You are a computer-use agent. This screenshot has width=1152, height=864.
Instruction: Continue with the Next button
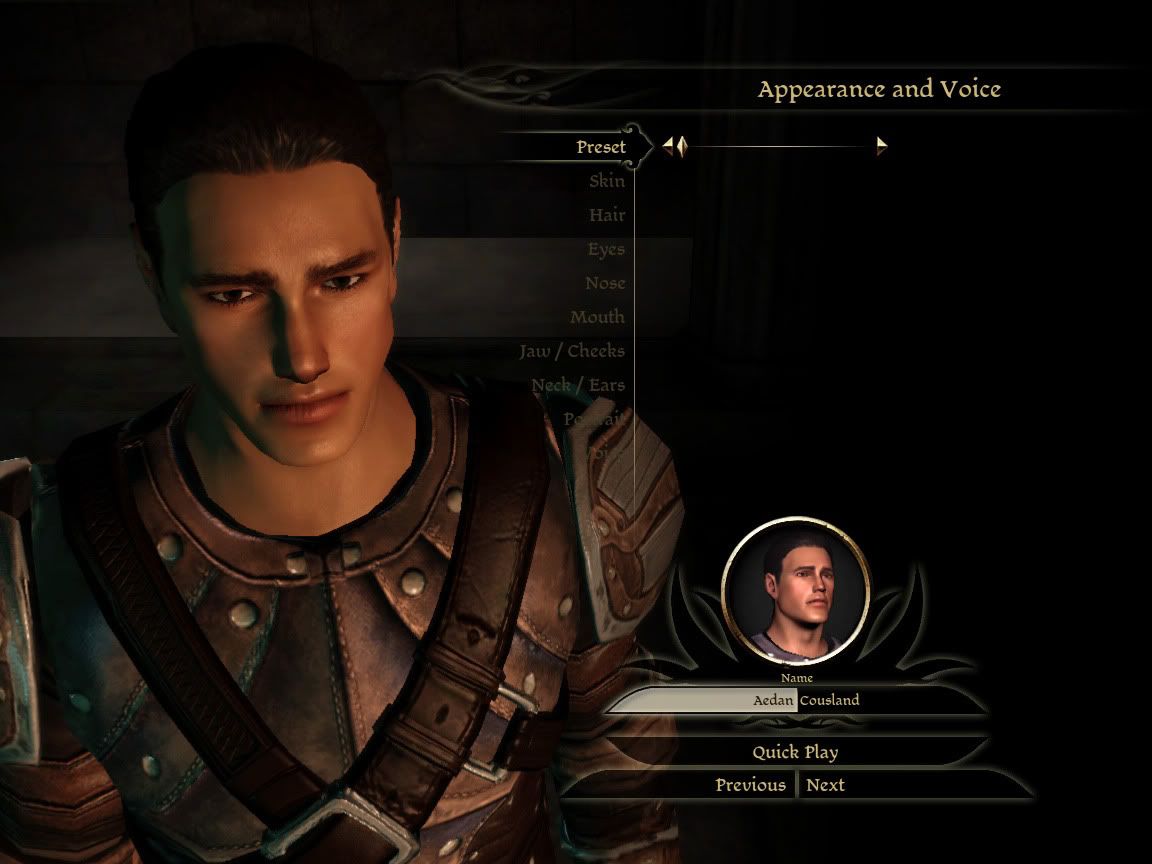point(826,785)
